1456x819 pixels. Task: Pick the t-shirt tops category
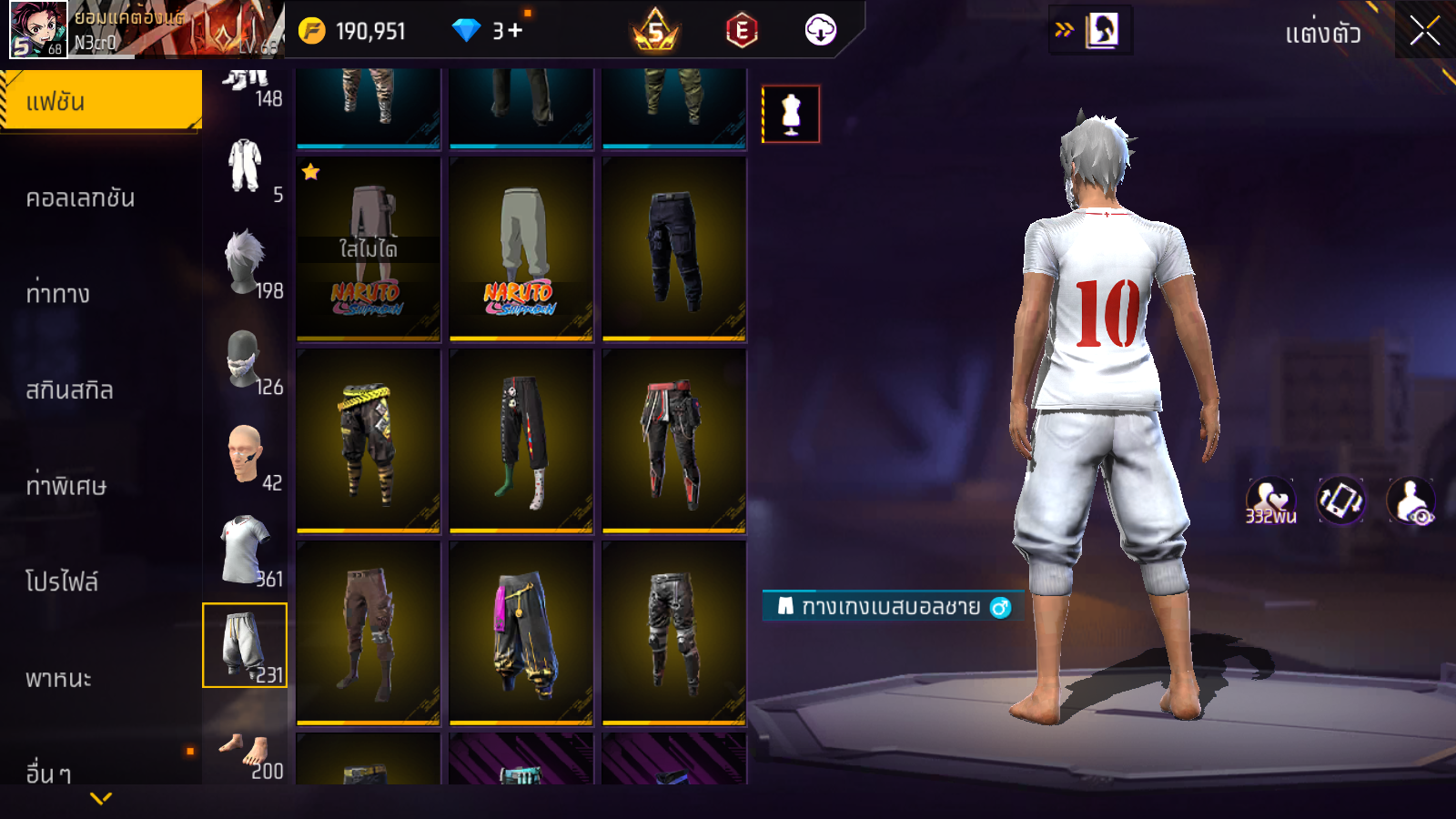pos(245,551)
